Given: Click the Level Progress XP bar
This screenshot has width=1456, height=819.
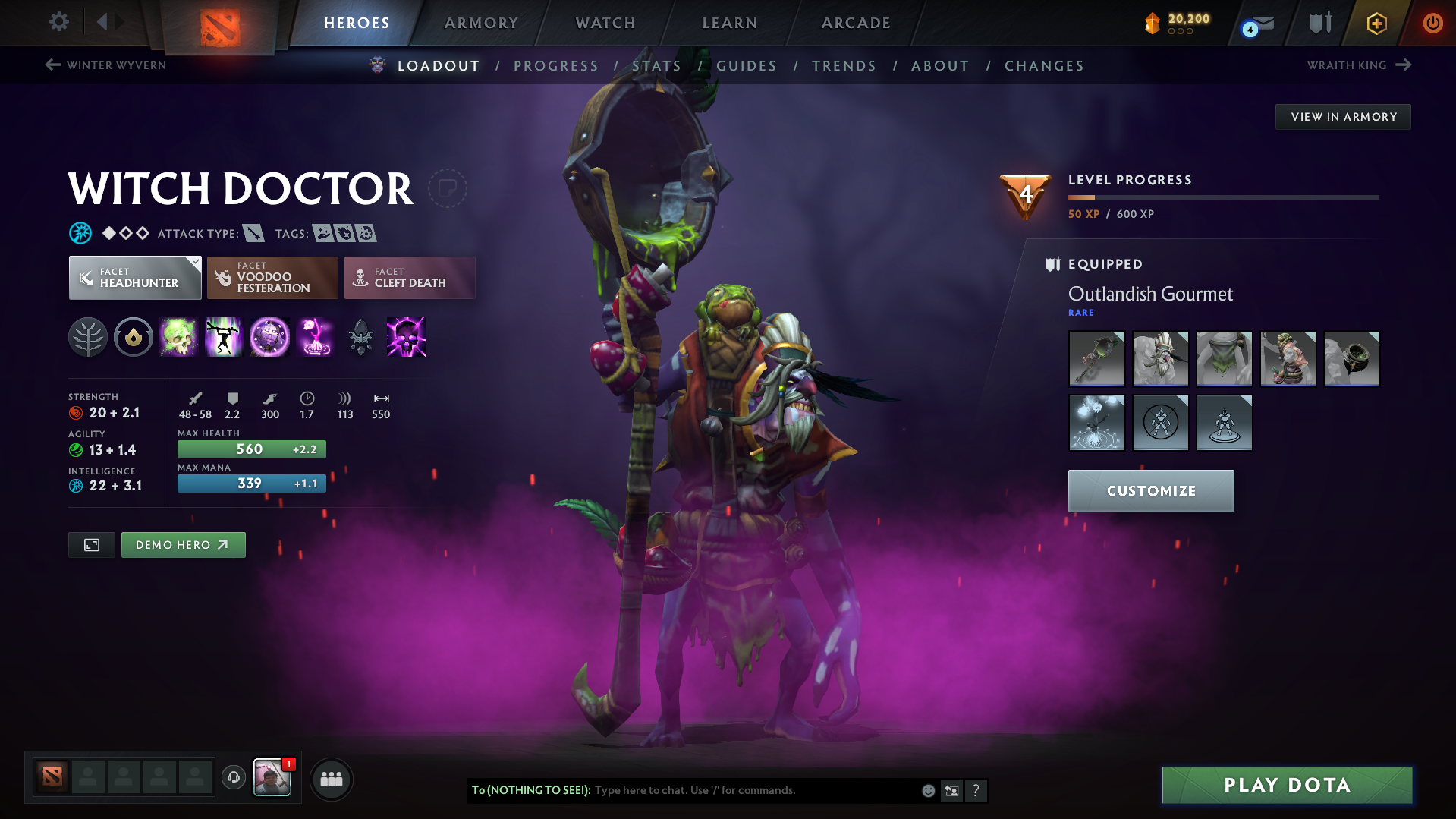Looking at the screenshot, I should pos(1222,197).
